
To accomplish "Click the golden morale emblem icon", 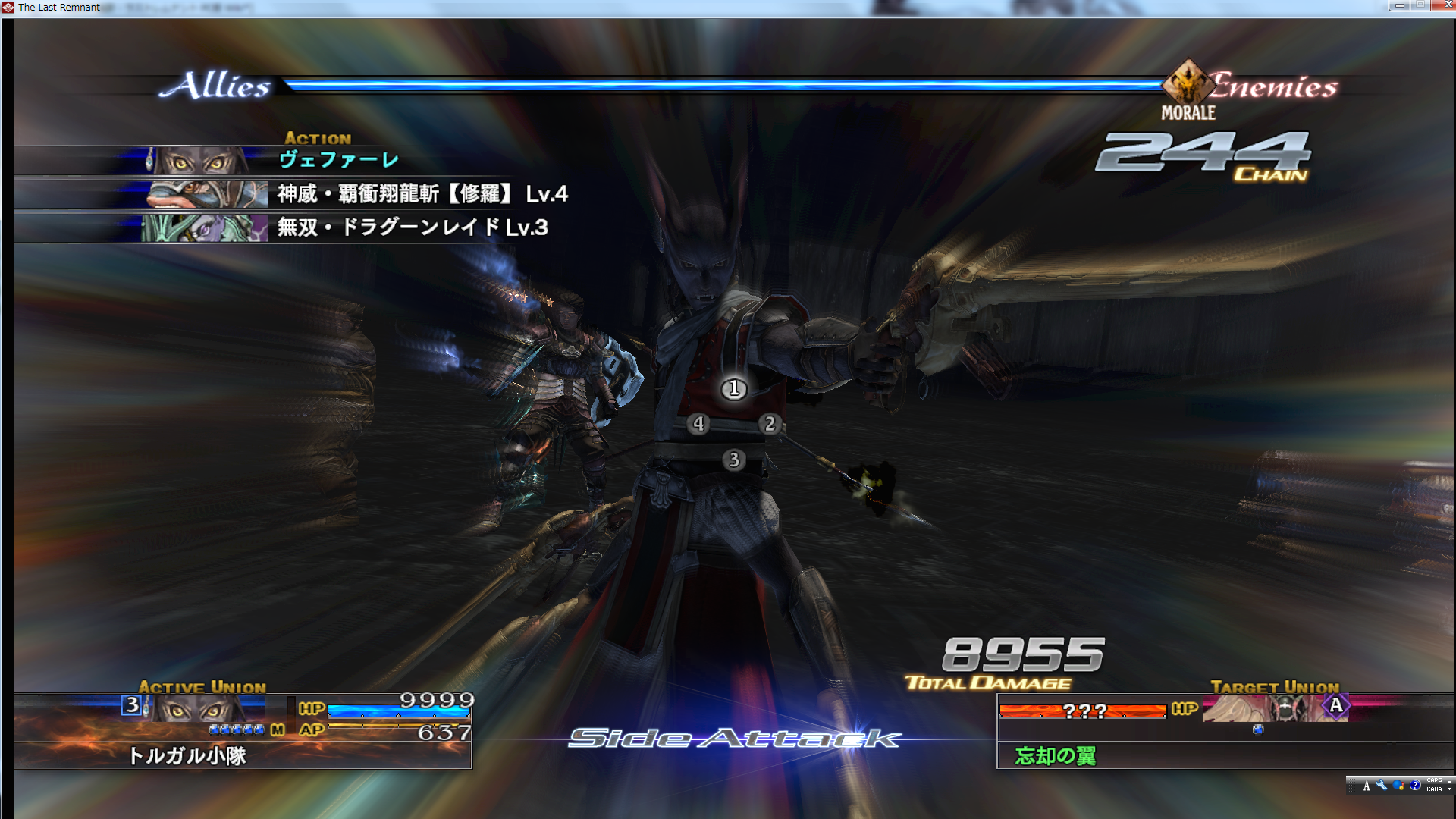I will pyautogui.click(x=1188, y=83).
